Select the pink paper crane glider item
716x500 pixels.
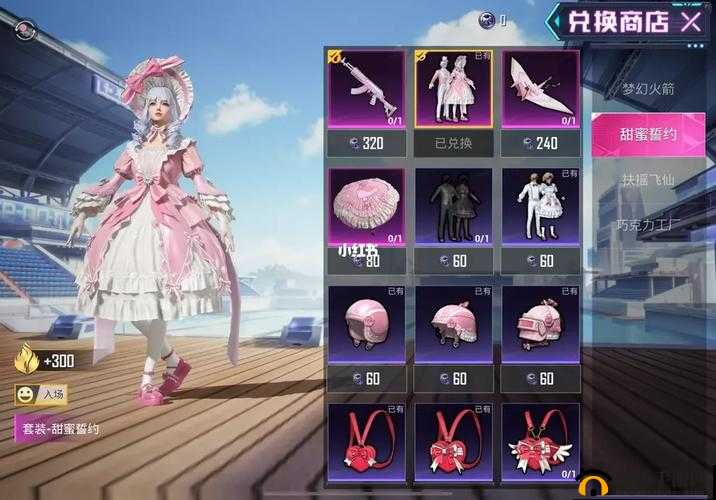click(540, 88)
